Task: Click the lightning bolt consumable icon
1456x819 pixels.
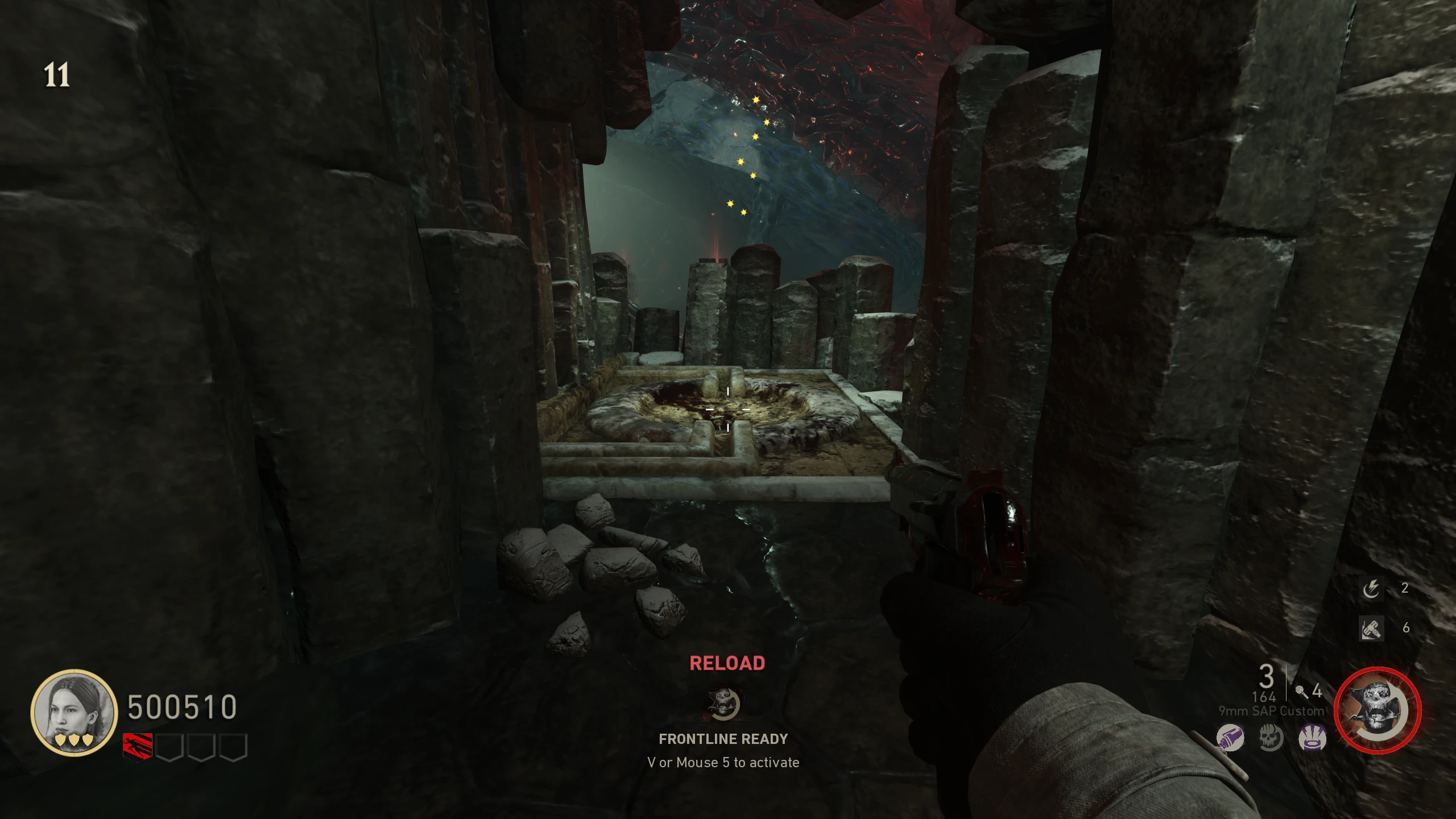Action: [x=1371, y=589]
